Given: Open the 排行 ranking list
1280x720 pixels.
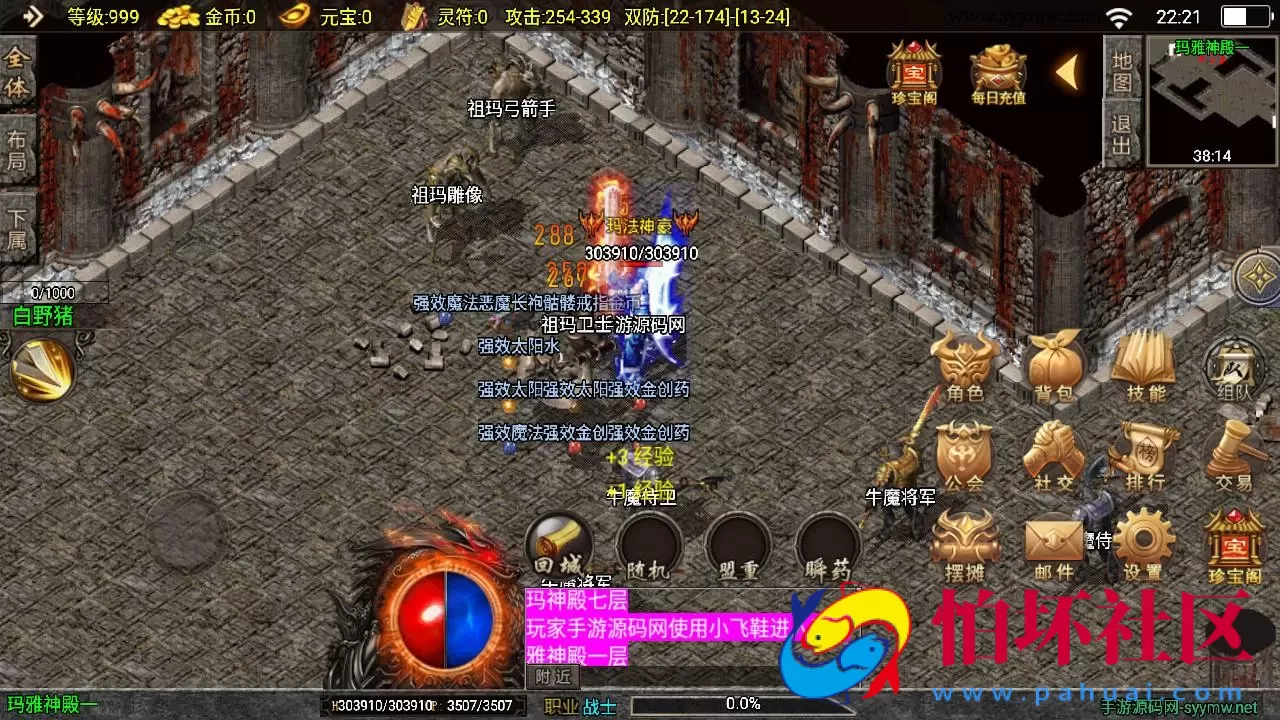Looking at the screenshot, I should point(1141,455).
